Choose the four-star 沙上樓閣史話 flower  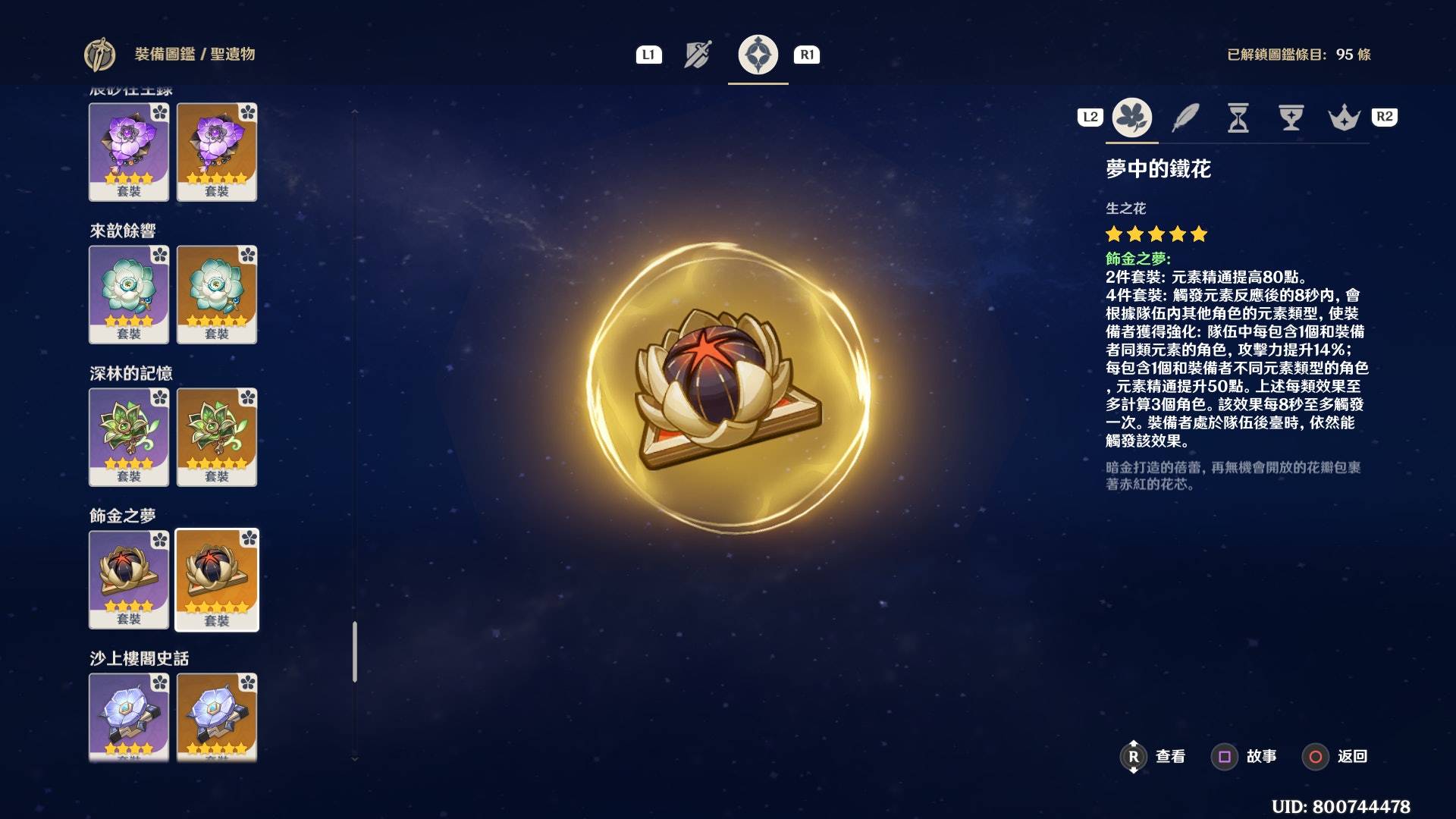(x=129, y=717)
